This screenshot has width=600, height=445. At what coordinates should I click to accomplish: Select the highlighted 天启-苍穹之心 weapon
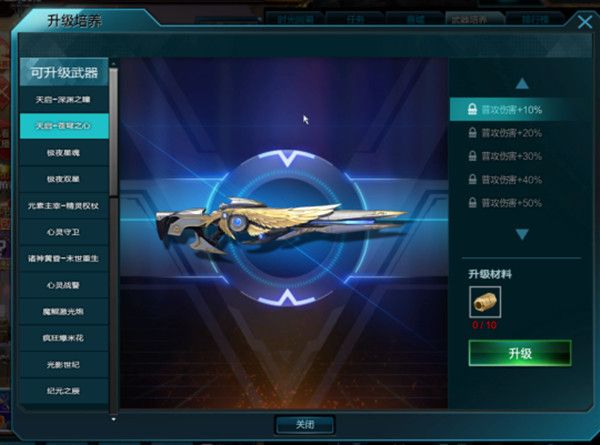[64, 127]
